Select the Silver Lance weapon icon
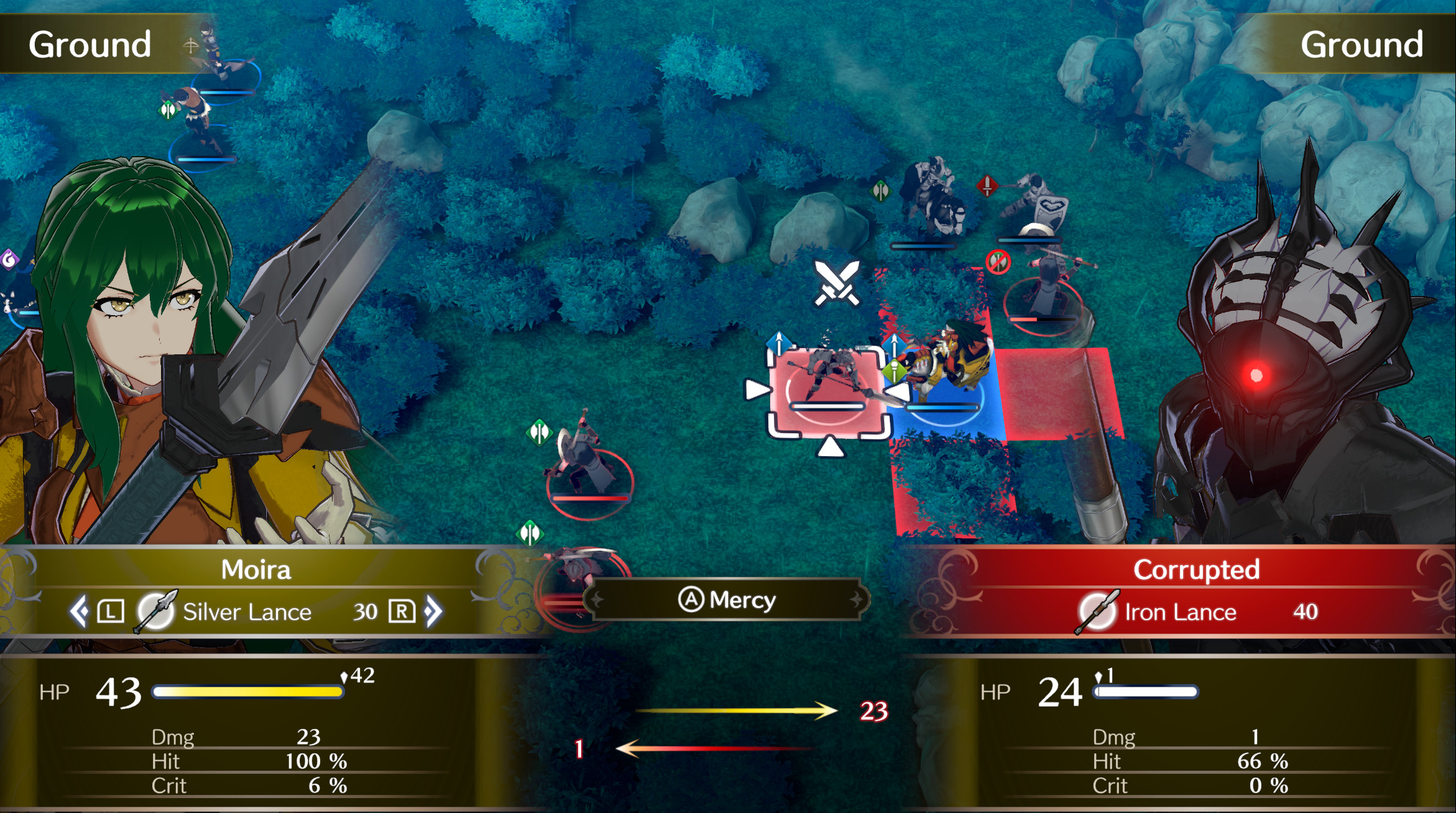The image size is (1456, 813). click(153, 612)
